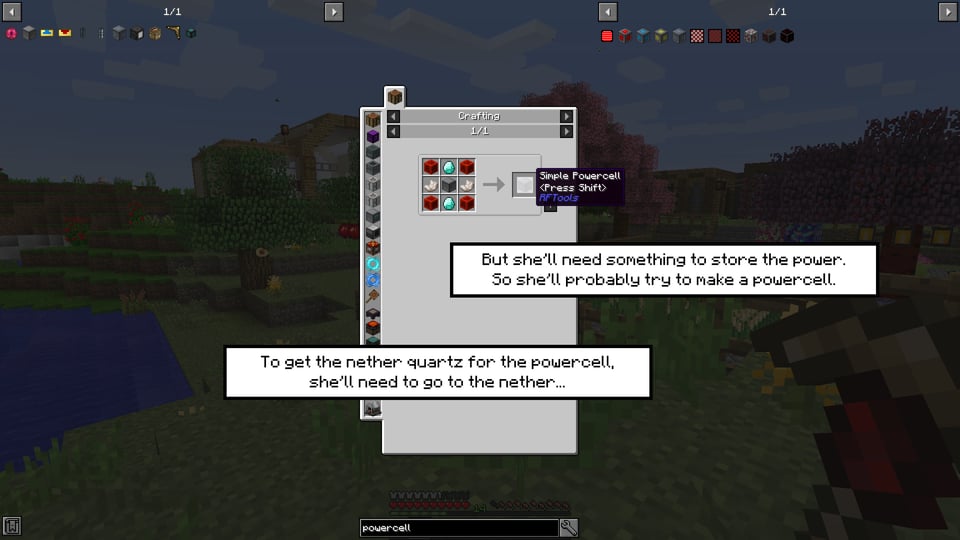
Task: Go to the previous Crafting recipe category
Action: 393,116
